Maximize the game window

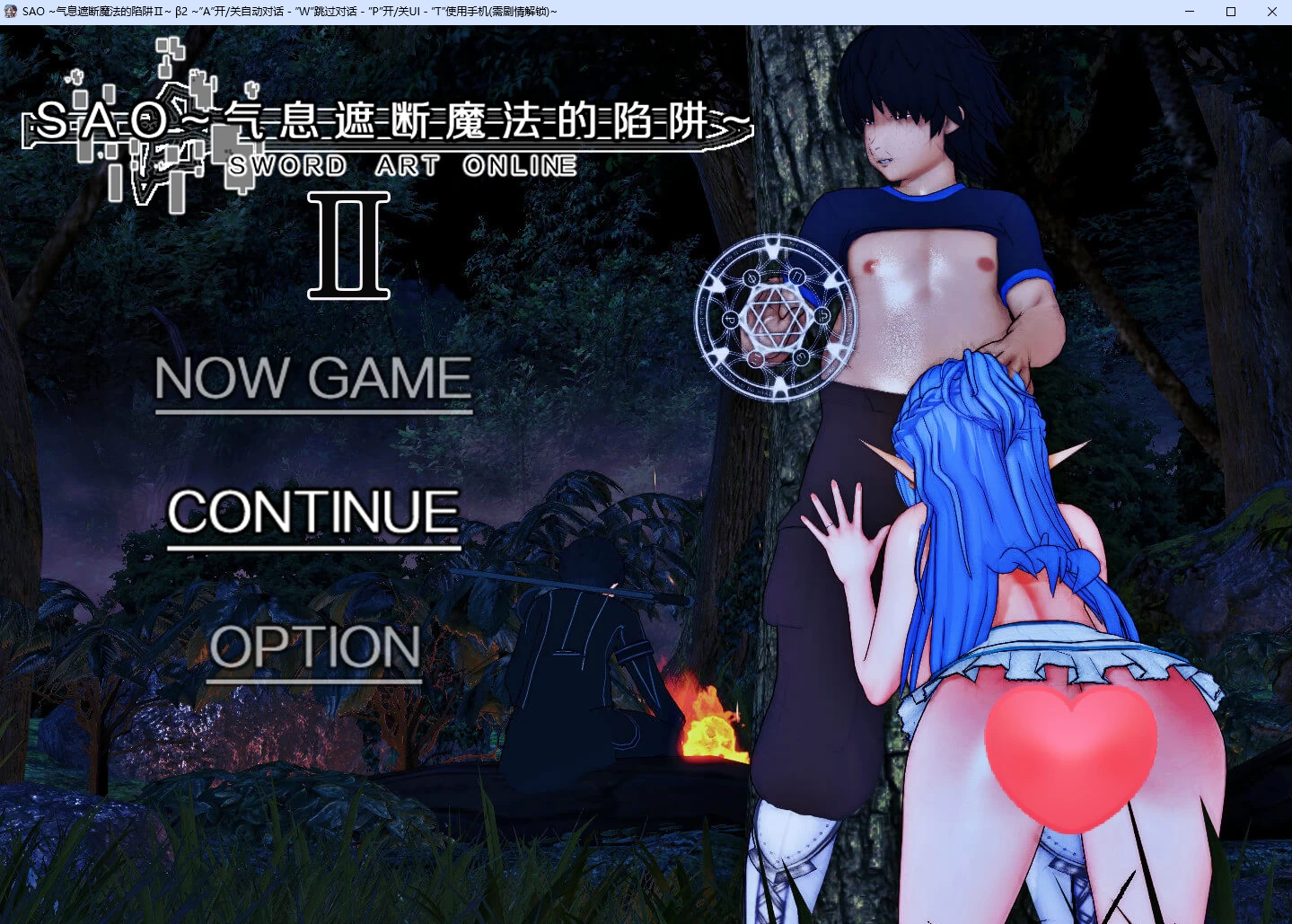click(1230, 11)
